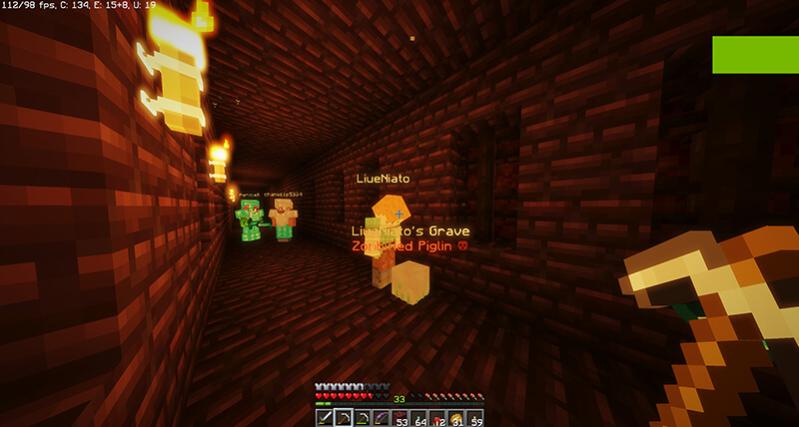The width and height of the screenshot is (799, 427).
Task: Choose the red item stack of 12
Action: 436,416
